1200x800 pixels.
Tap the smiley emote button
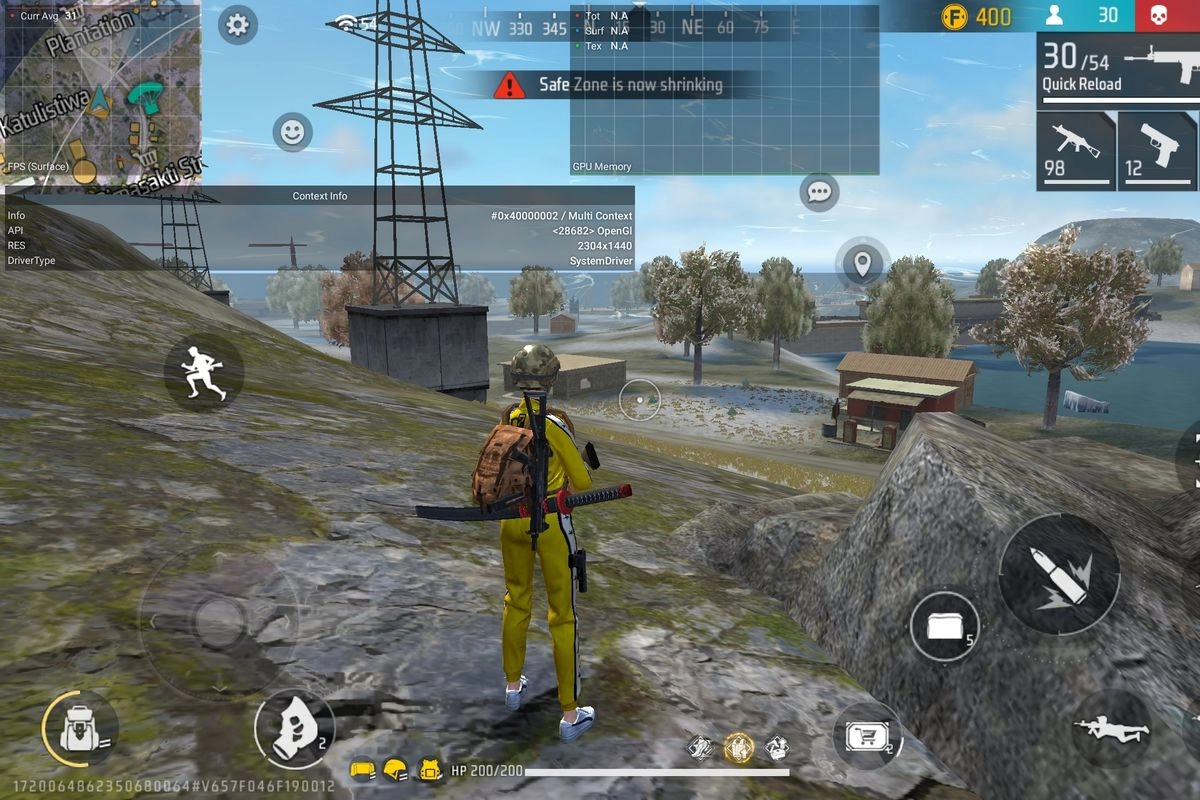[292, 132]
